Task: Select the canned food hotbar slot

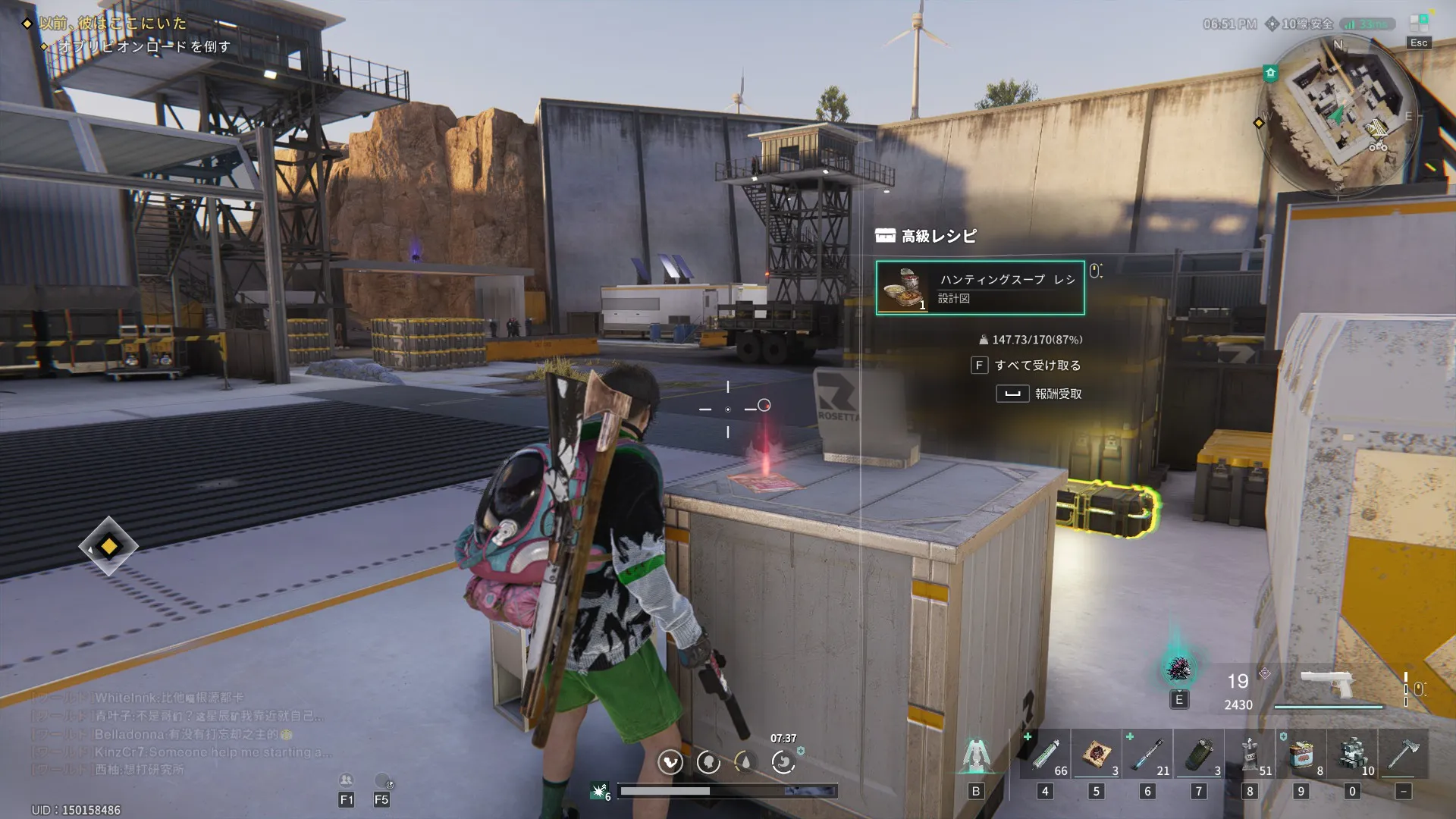Action: (x=1301, y=755)
